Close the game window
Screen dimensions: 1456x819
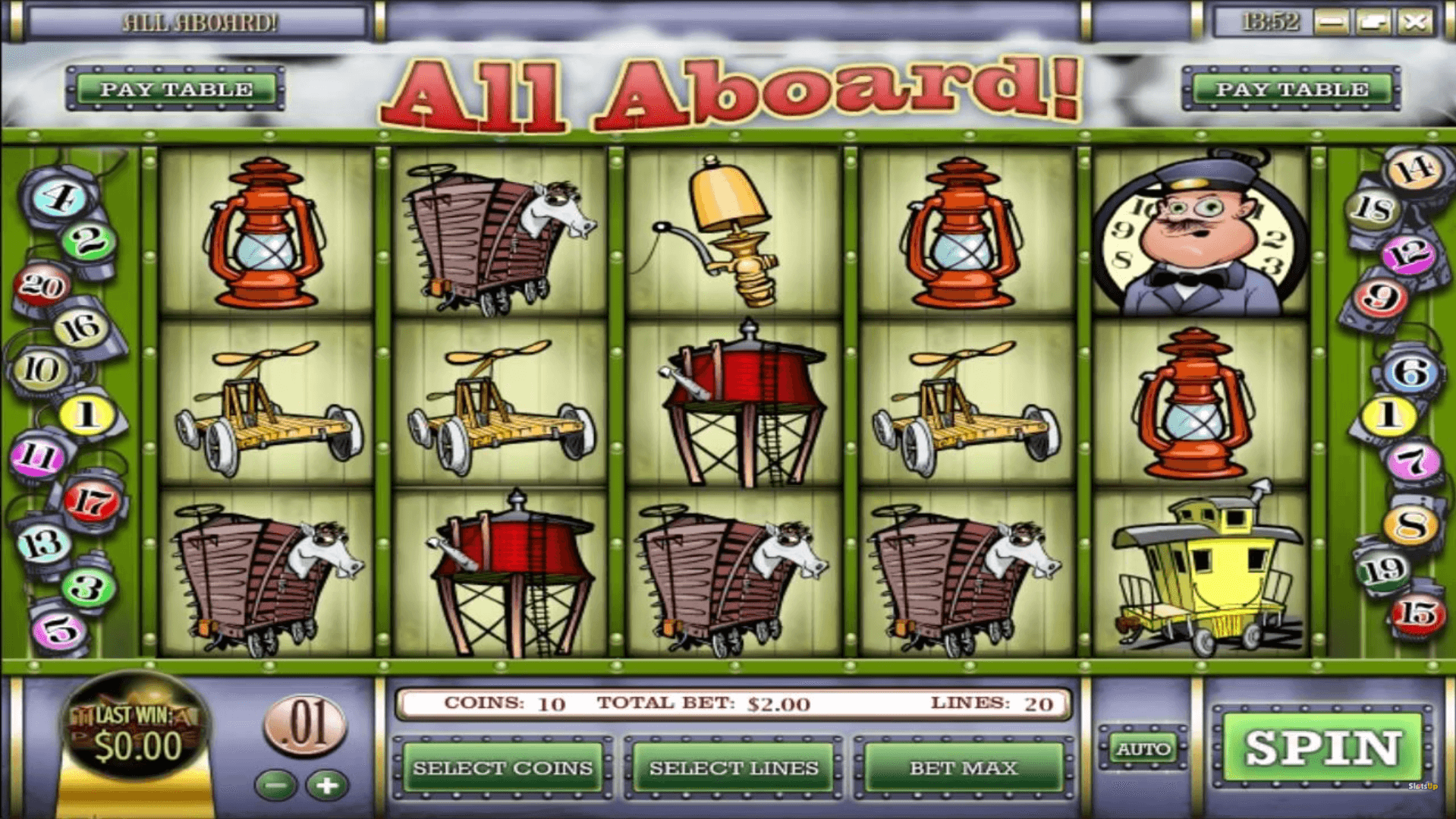pos(1415,22)
